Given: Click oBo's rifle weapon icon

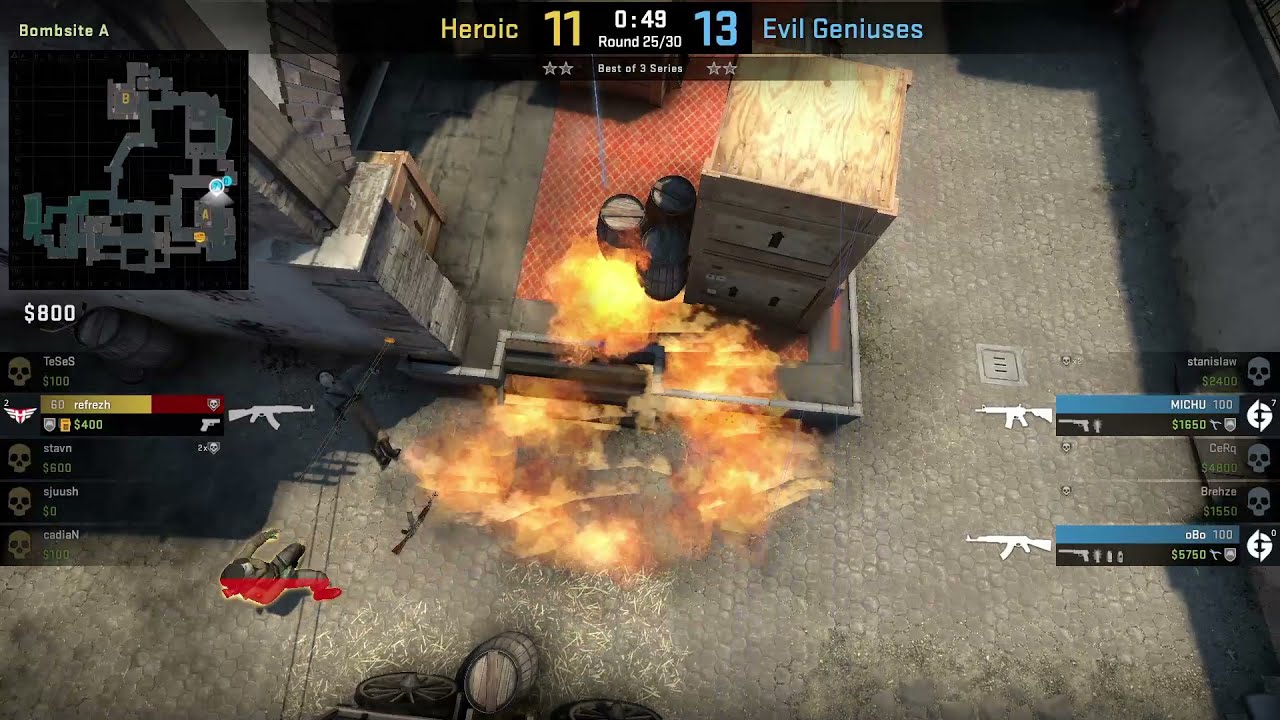Looking at the screenshot, I should pos(1009,546).
